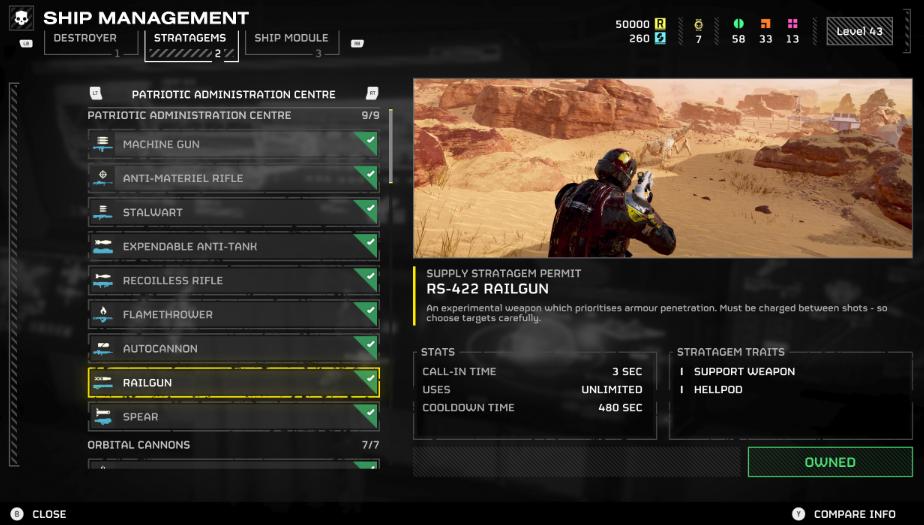Viewport: 924px width, 525px height.
Task: Click the Owned button
Action: pyautogui.click(x=829, y=462)
